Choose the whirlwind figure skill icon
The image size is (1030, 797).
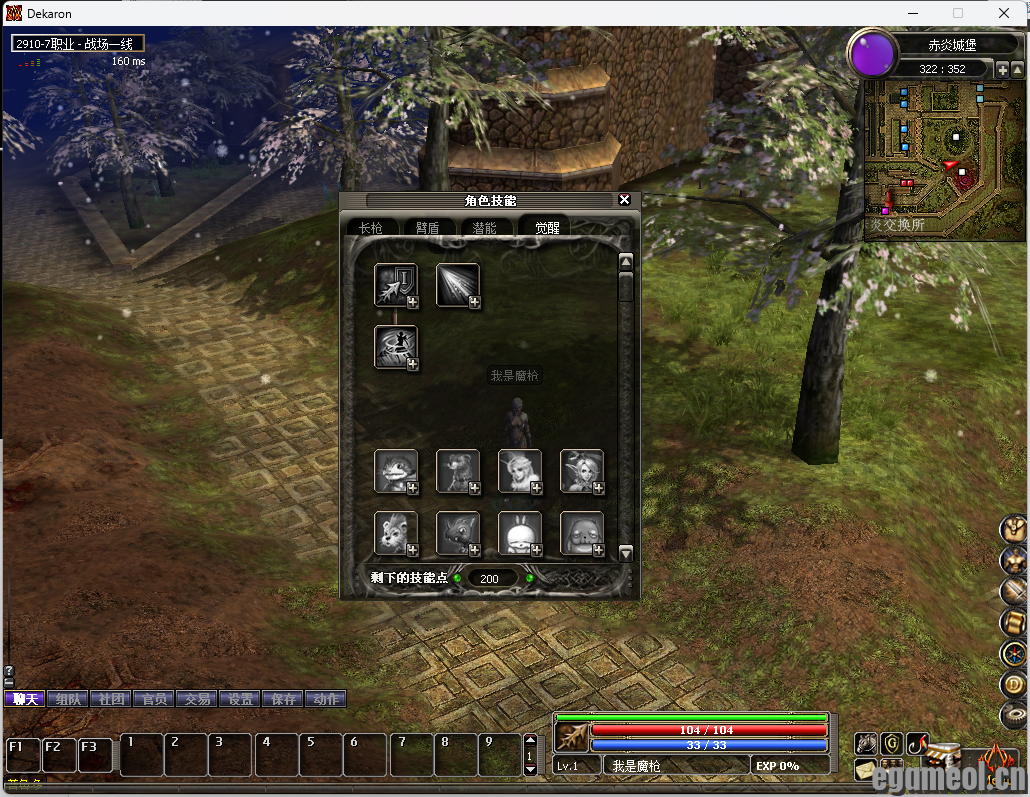pyautogui.click(x=394, y=346)
